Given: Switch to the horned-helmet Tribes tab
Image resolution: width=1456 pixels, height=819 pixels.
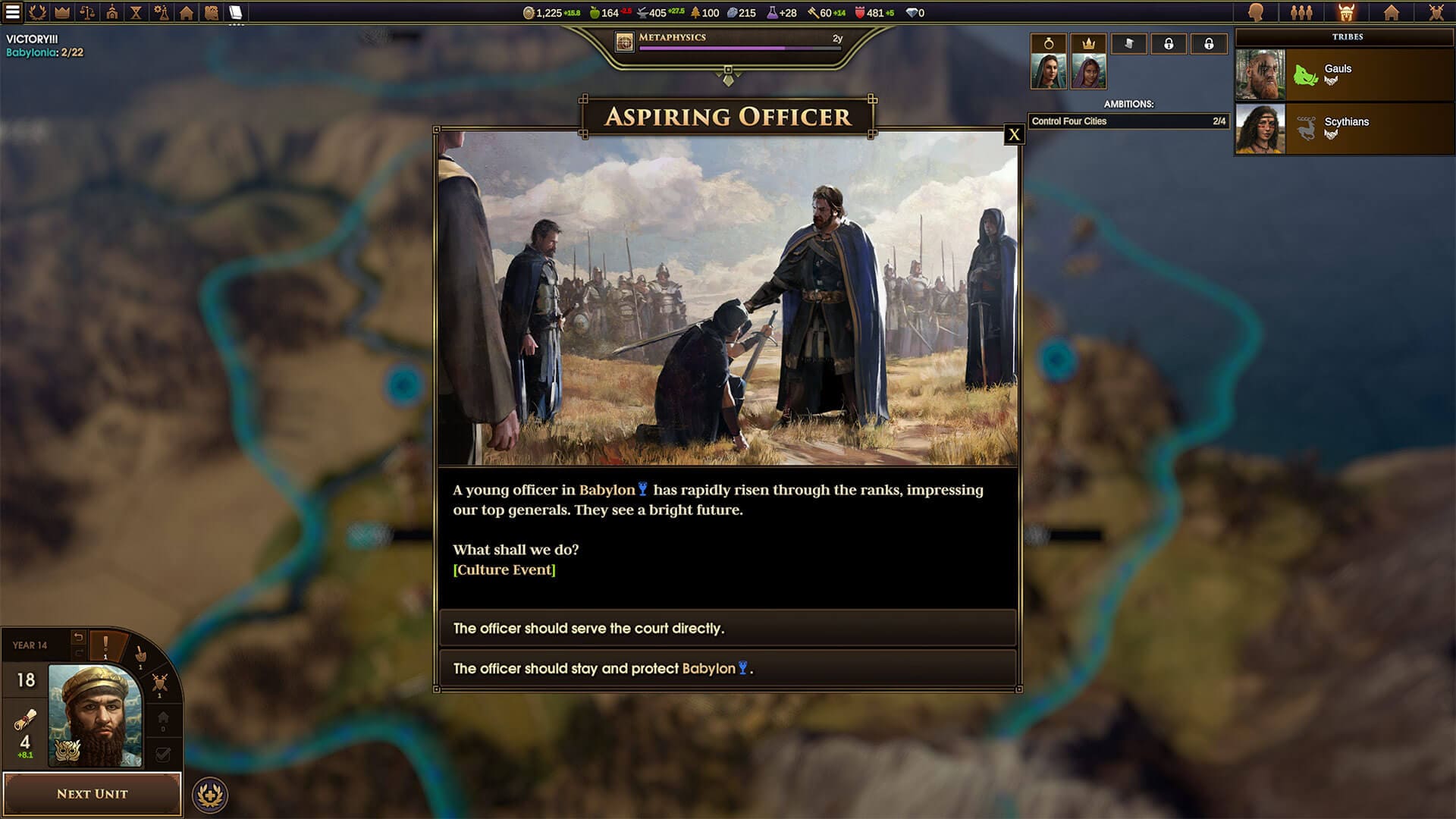Looking at the screenshot, I should pos(1346,12).
